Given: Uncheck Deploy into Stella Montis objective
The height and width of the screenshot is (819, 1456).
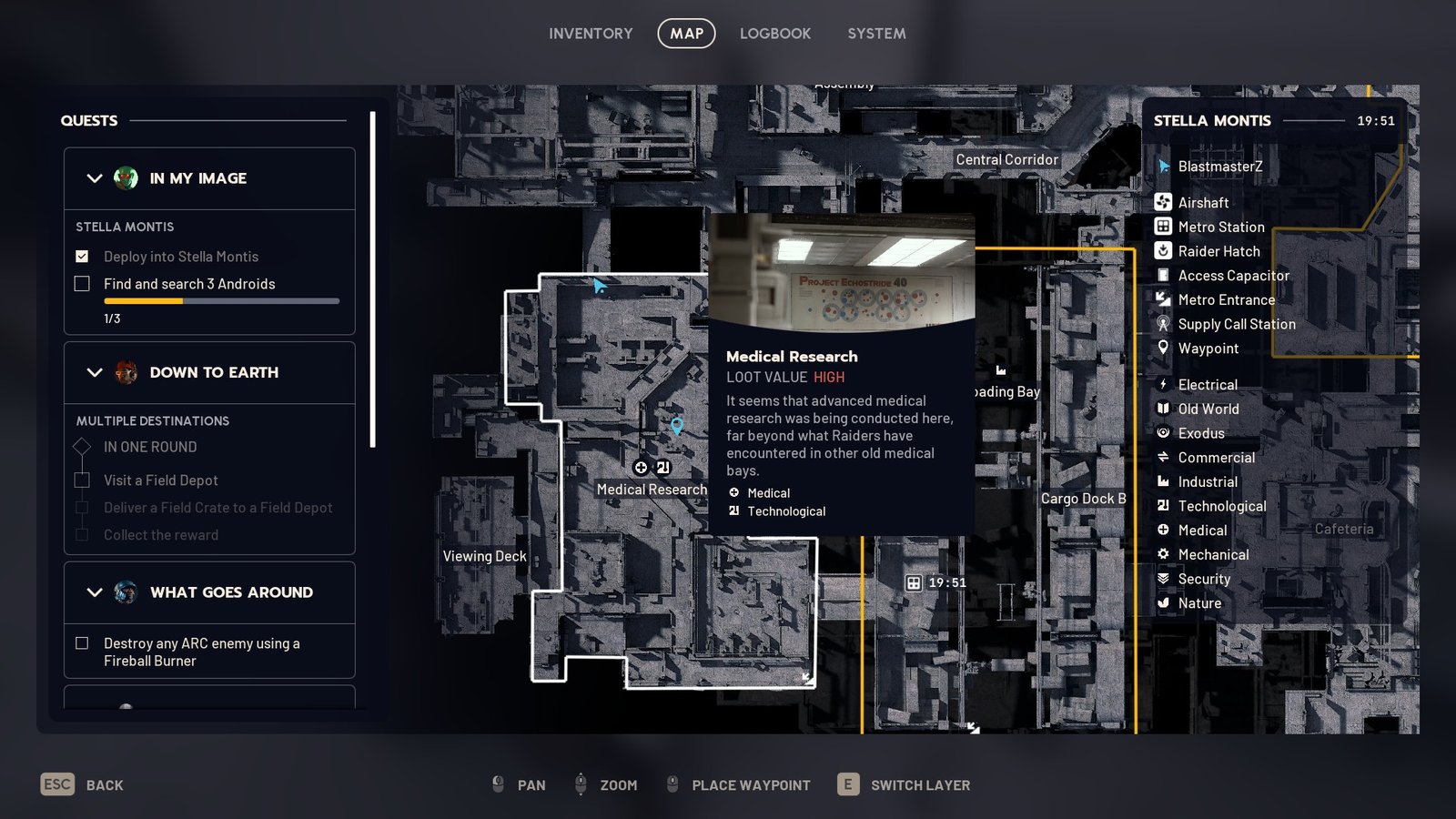Looking at the screenshot, I should click(80, 257).
